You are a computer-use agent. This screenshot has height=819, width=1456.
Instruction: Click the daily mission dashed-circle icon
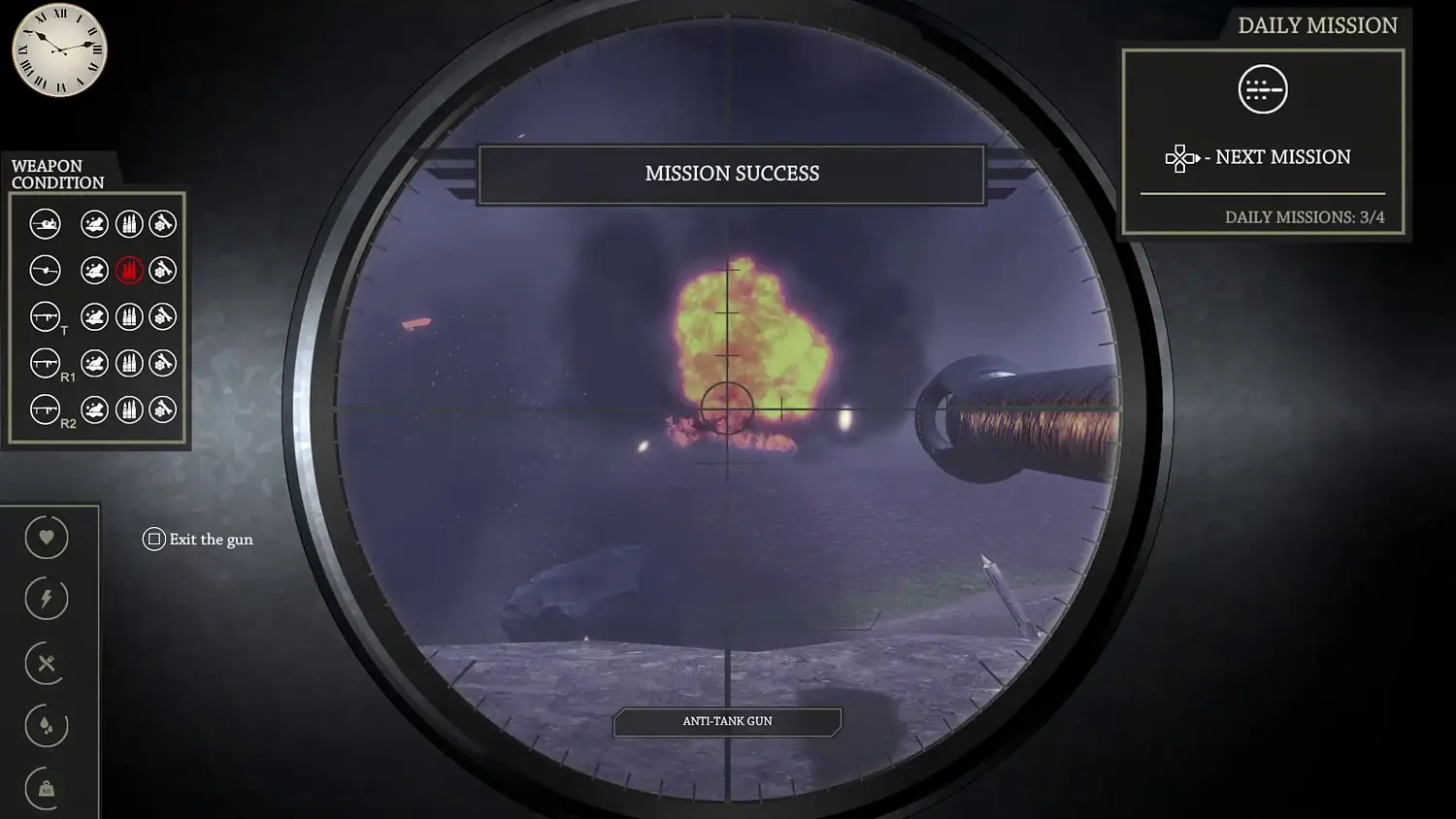click(x=1262, y=89)
